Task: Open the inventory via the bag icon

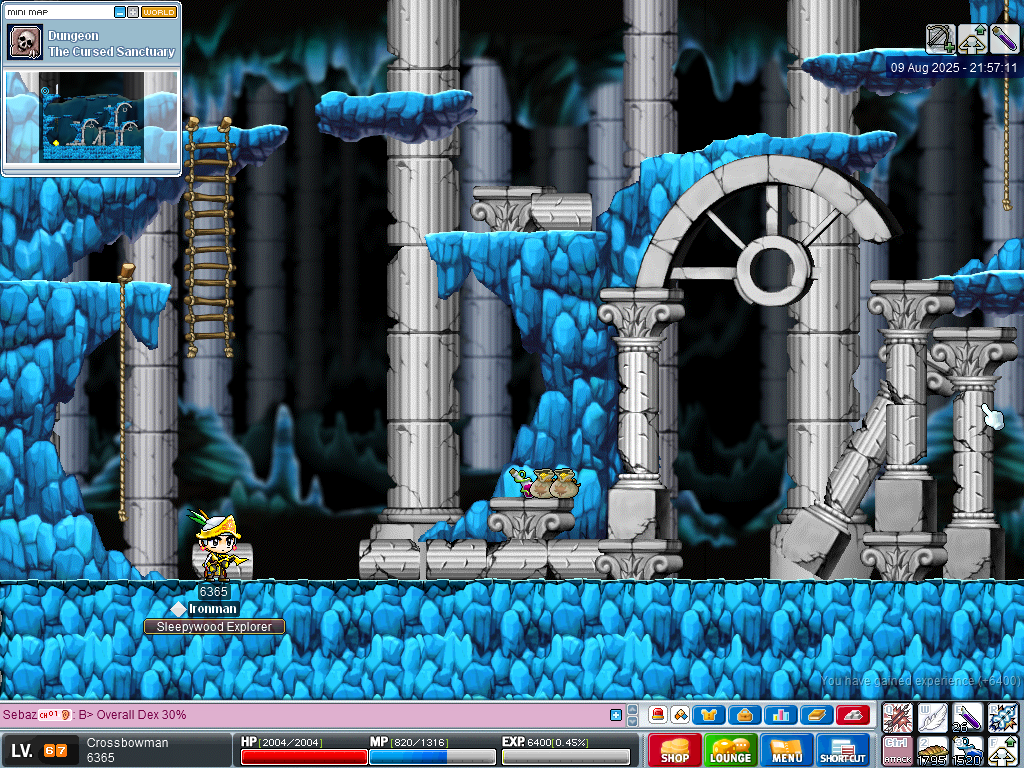Action: (744, 715)
